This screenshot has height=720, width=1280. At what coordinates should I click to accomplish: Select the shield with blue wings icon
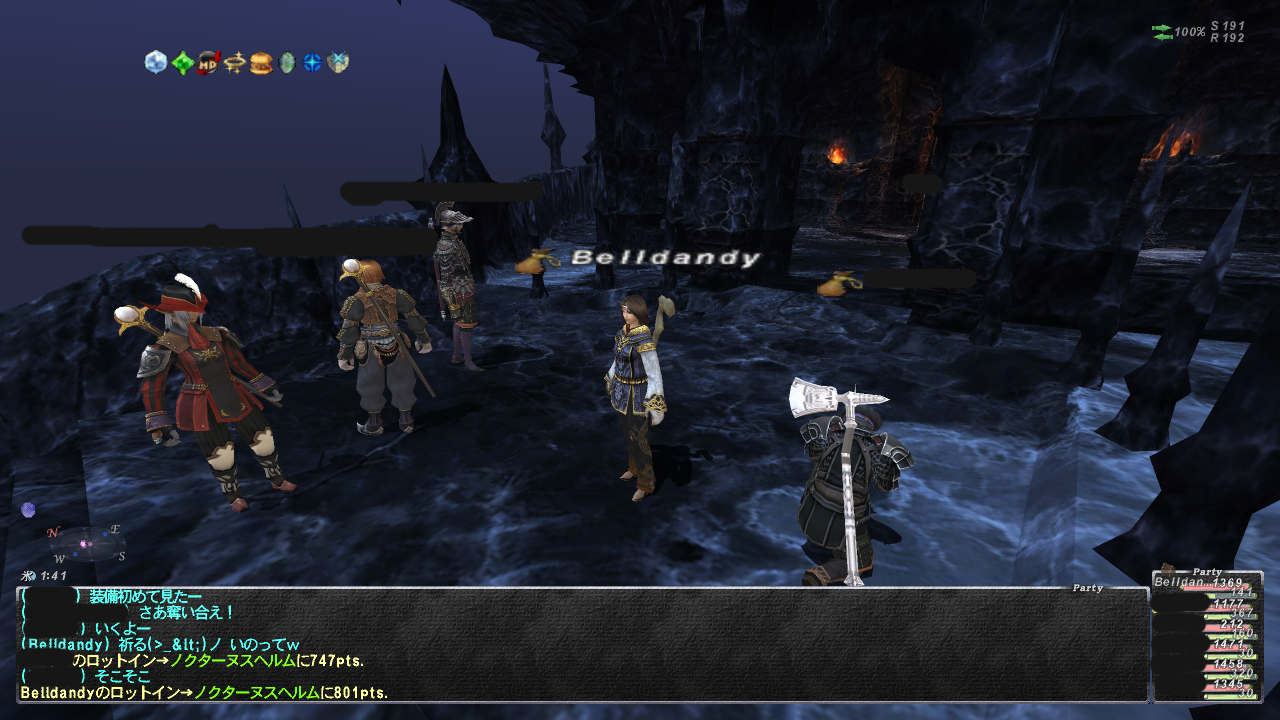pos(338,63)
